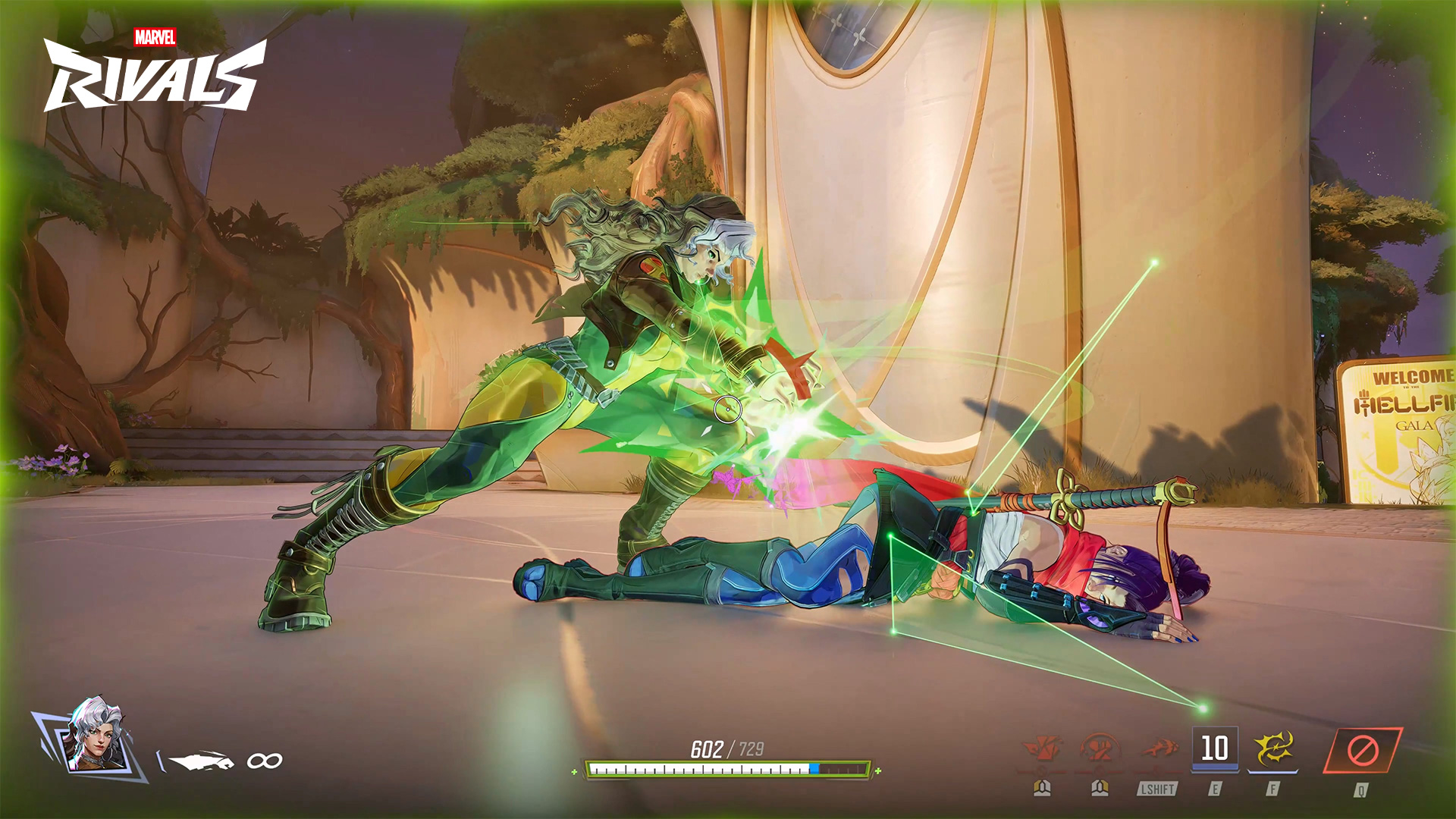Image resolution: width=1456 pixels, height=819 pixels.
Task: Use the red circular grab ability
Action: click(x=1100, y=749)
